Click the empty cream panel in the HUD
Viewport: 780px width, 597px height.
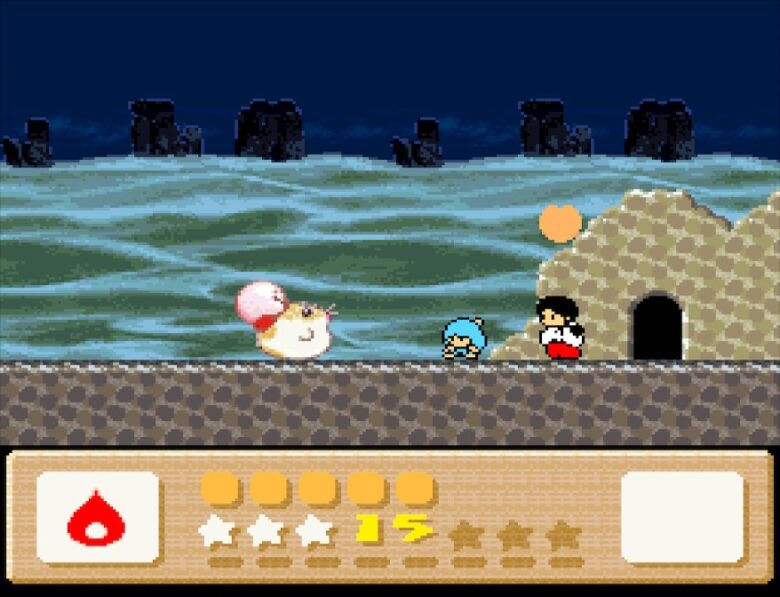(x=682, y=517)
